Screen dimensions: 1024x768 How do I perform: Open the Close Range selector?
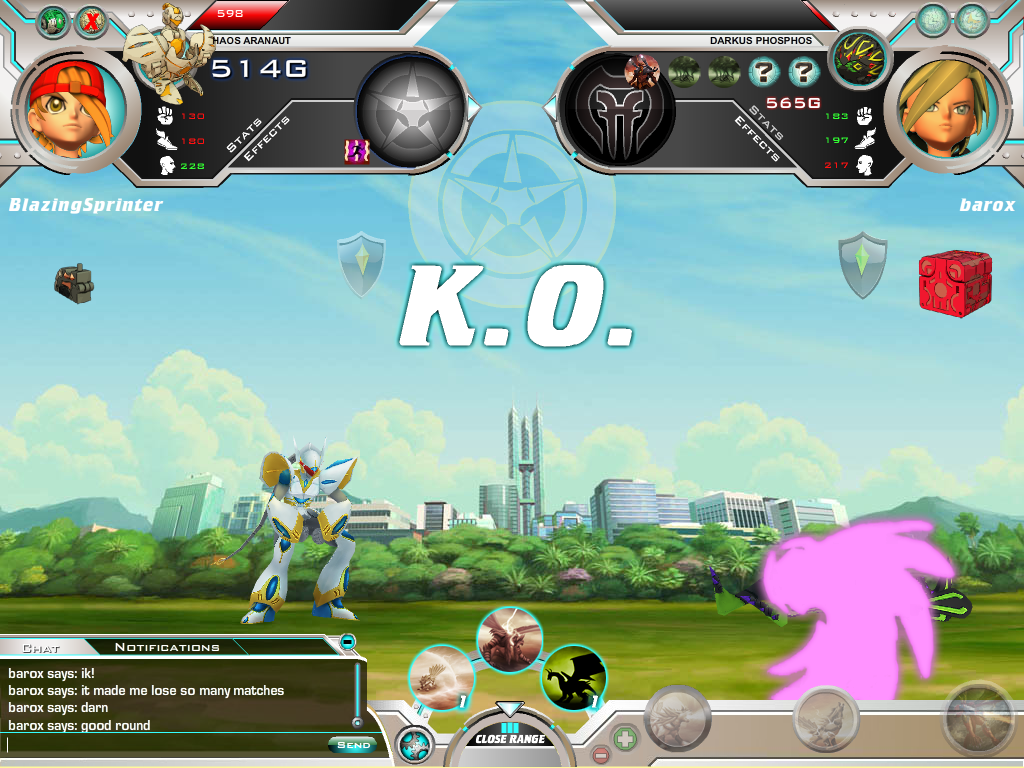click(510, 736)
